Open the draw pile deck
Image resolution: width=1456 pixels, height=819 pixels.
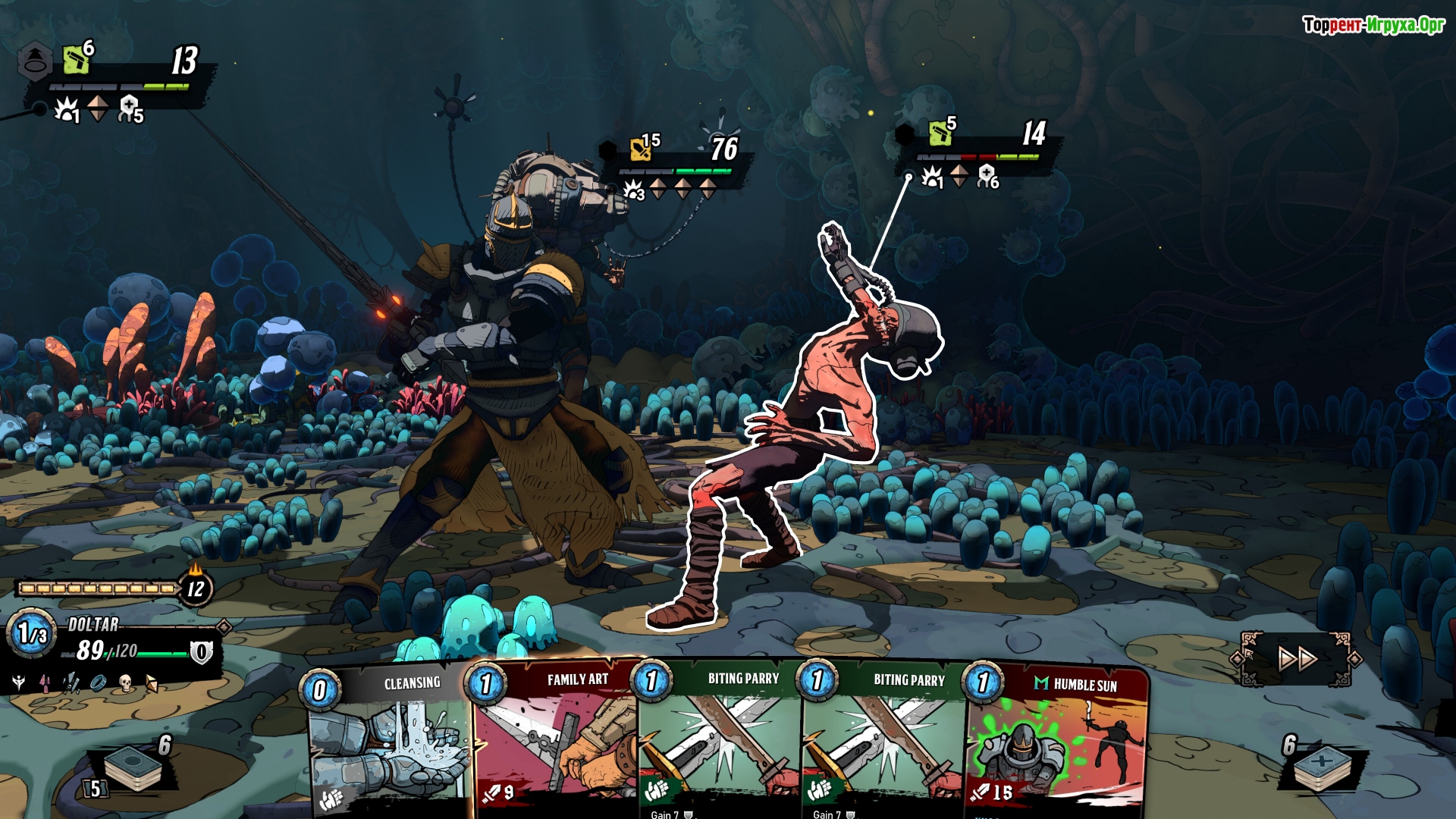pos(133,768)
